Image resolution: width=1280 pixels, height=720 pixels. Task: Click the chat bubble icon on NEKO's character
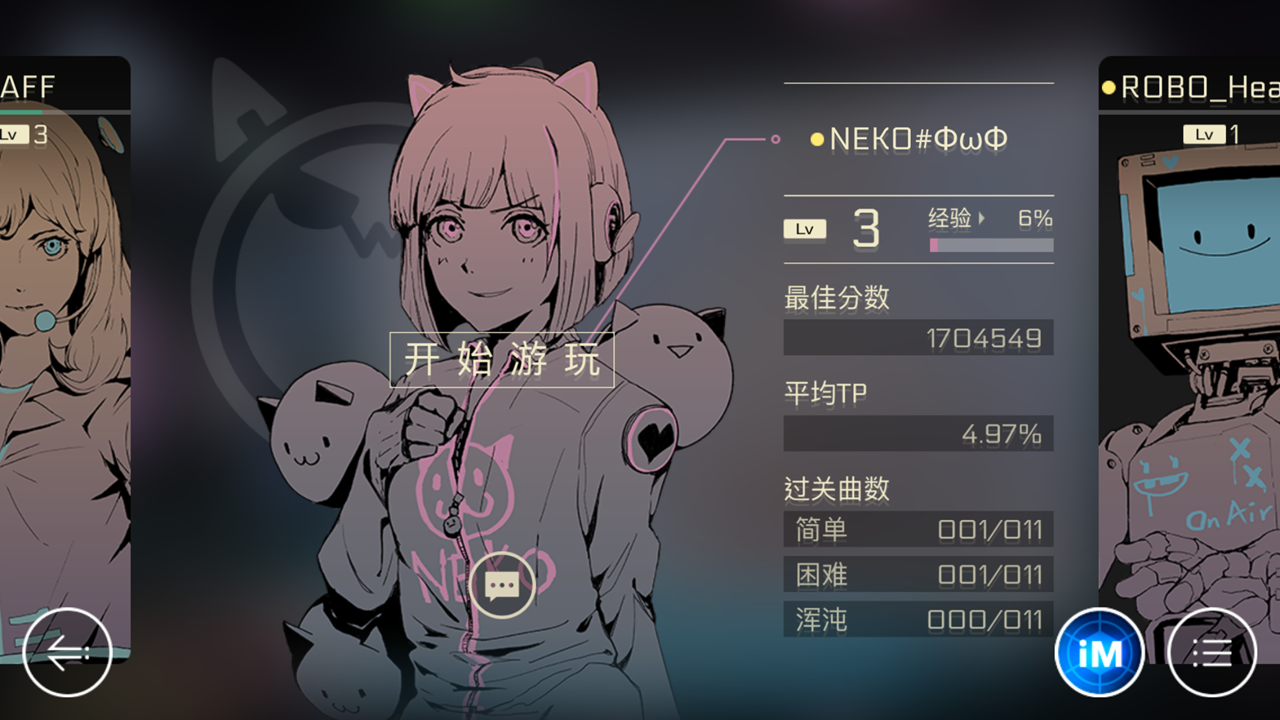point(502,583)
